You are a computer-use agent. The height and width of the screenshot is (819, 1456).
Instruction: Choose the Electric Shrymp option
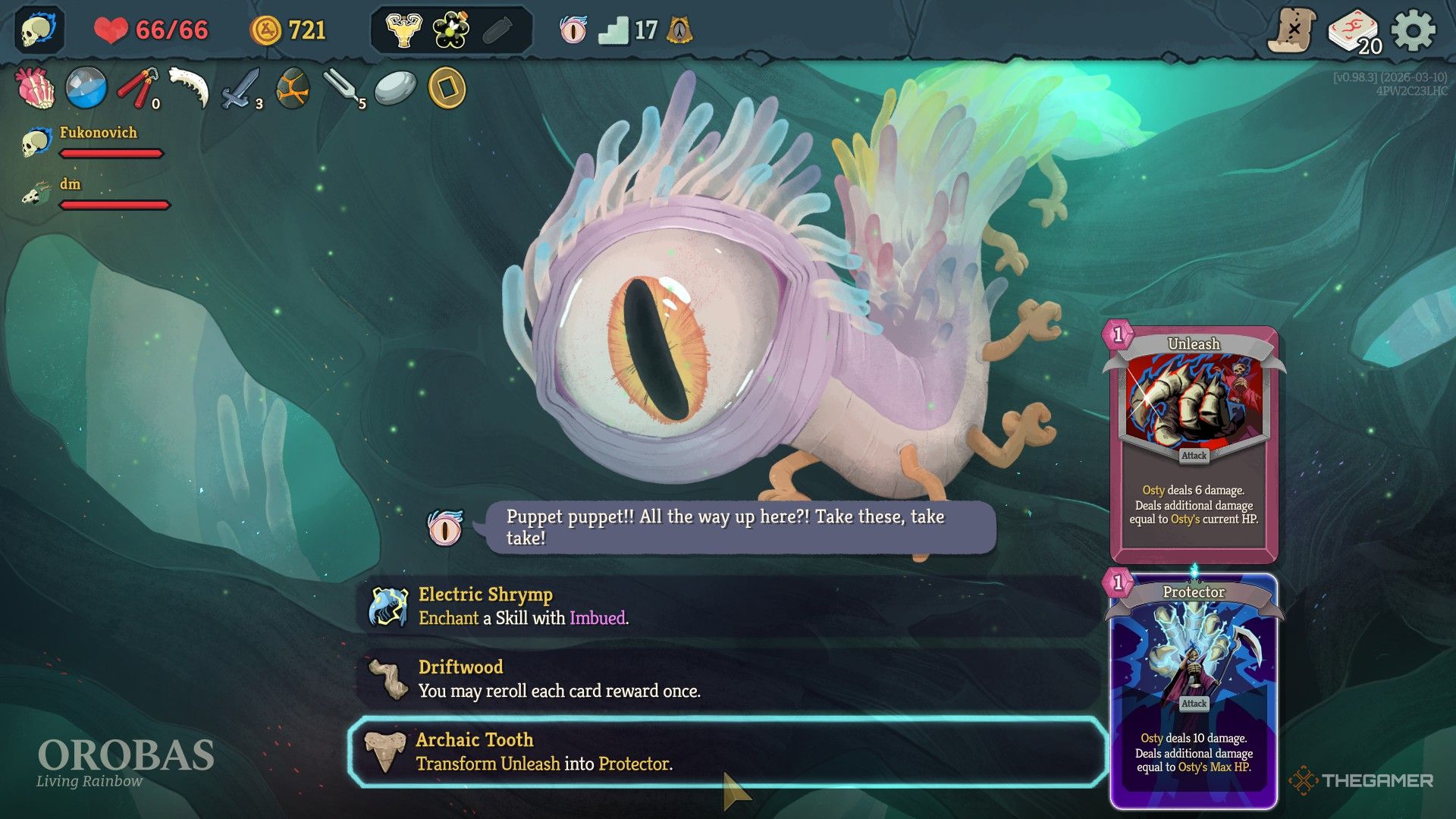click(728, 607)
